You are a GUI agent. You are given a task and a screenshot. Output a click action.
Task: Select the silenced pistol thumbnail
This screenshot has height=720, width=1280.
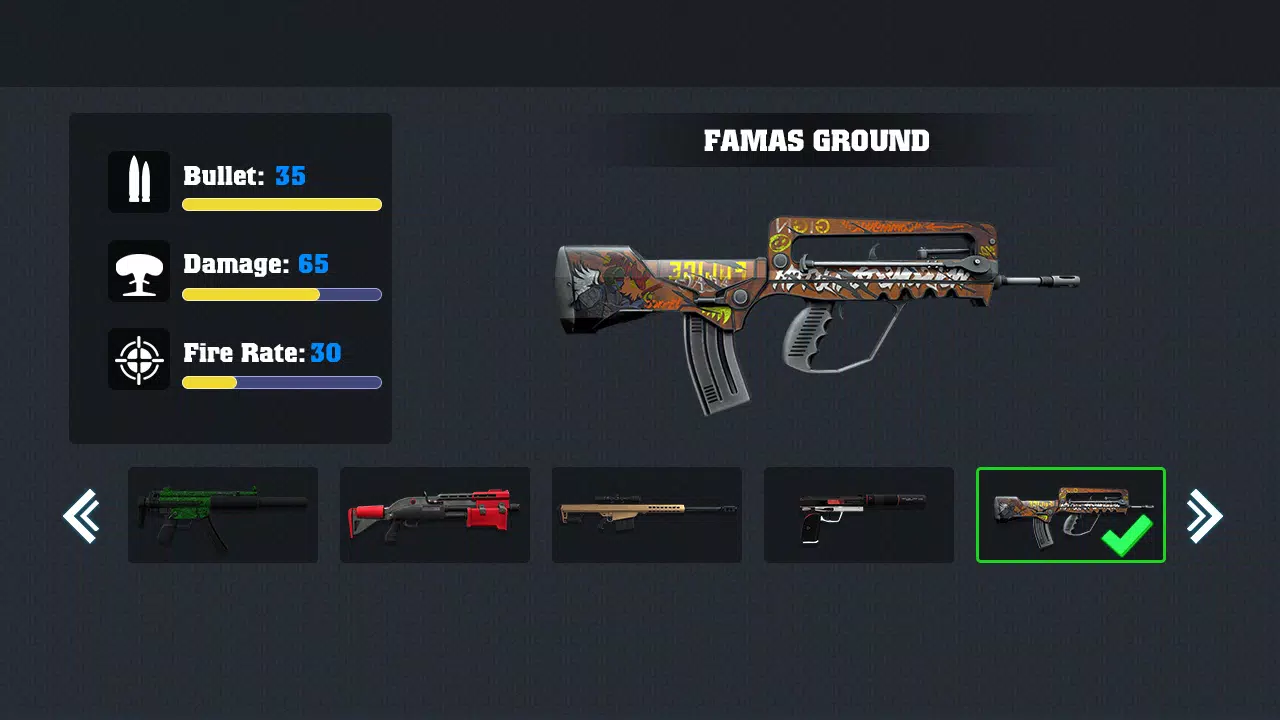point(859,515)
